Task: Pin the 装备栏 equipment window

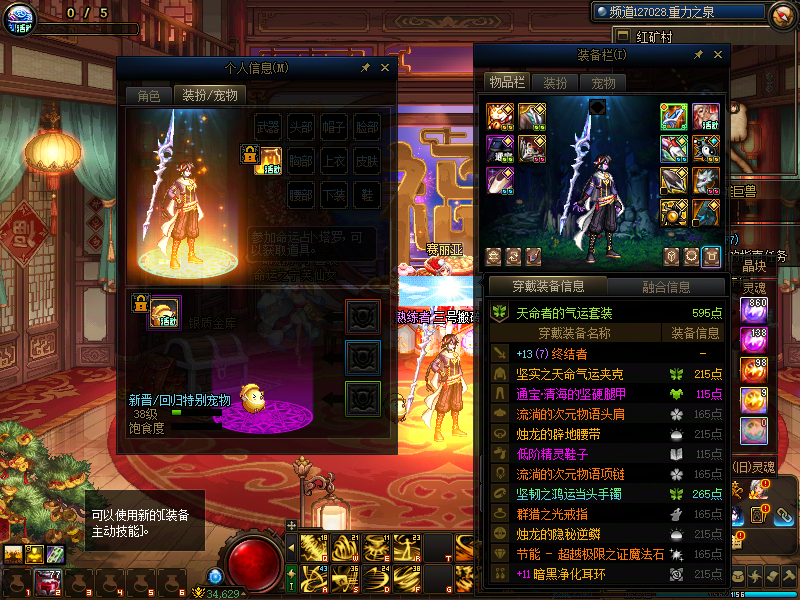Action: pyautogui.click(x=698, y=55)
